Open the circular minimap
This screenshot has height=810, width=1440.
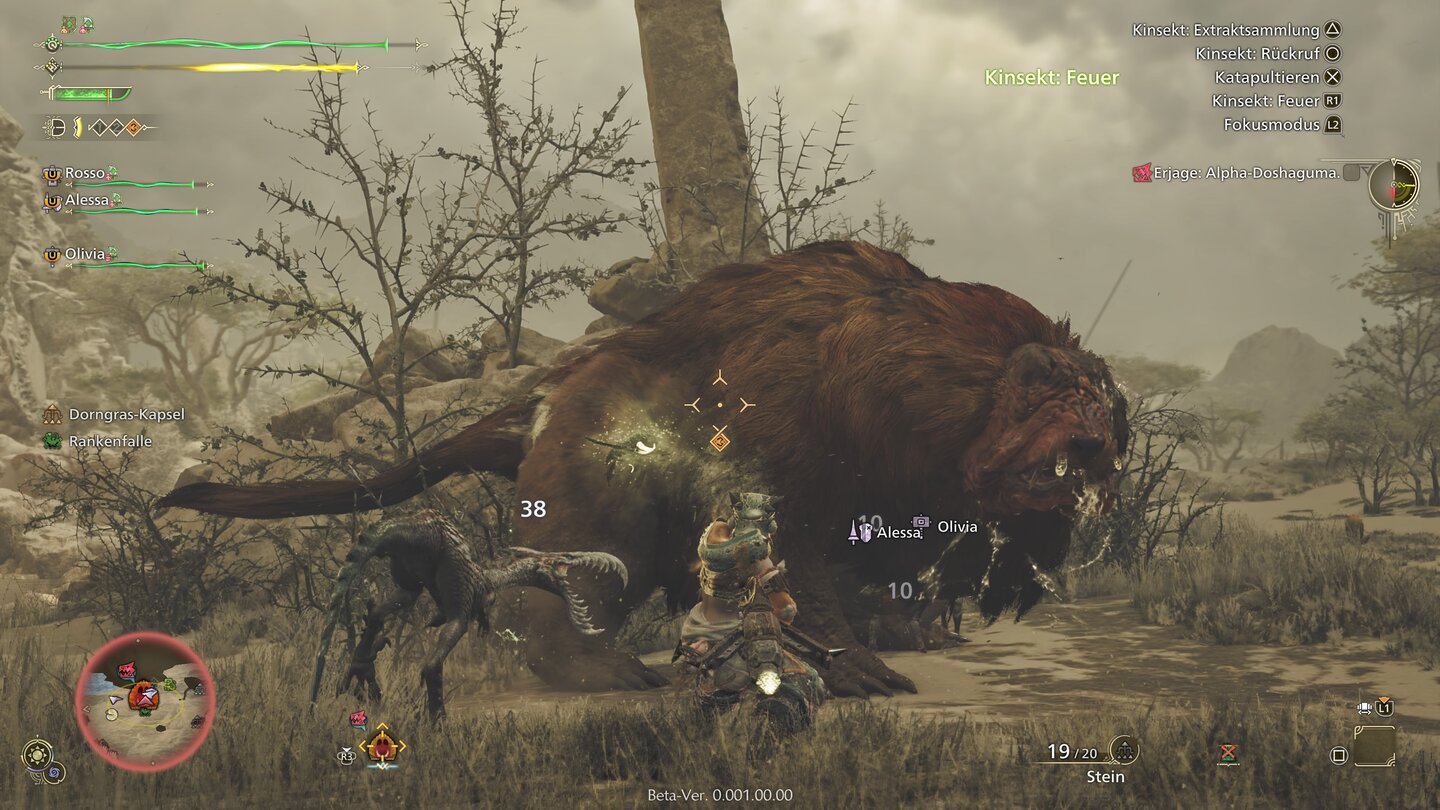point(145,701)
